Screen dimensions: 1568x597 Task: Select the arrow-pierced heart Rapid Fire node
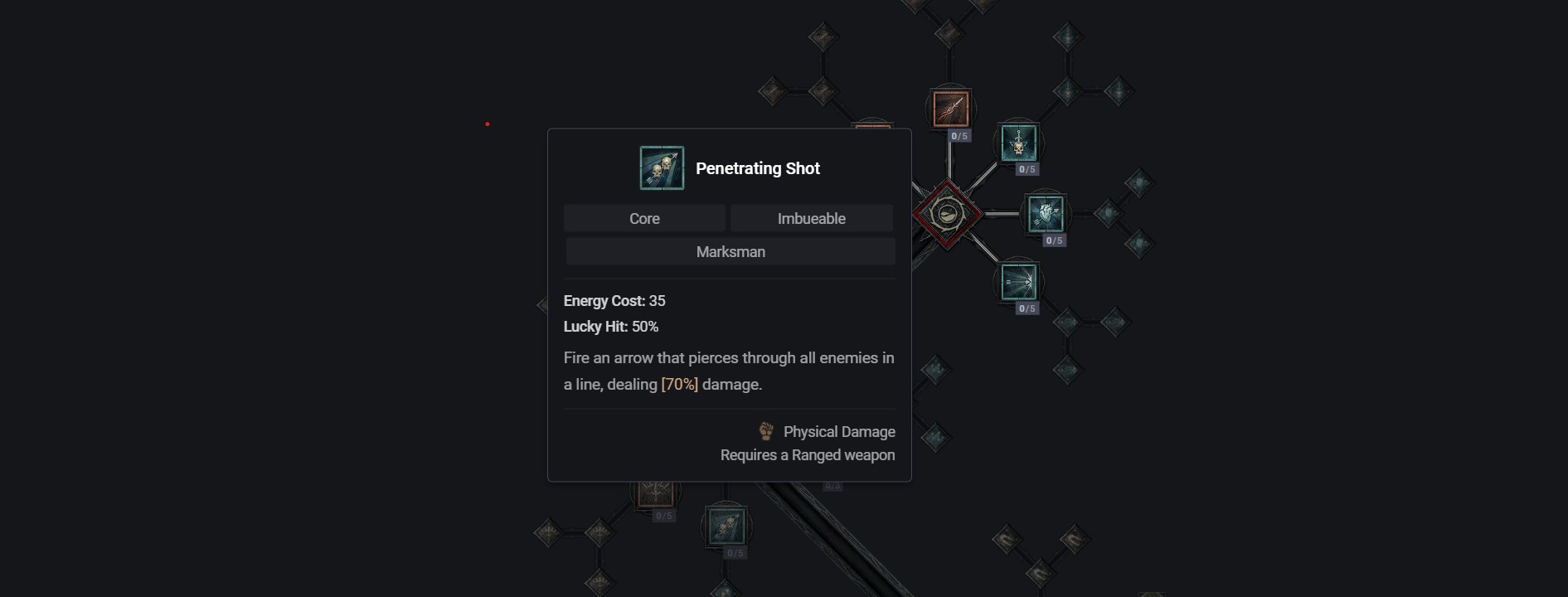pyautogui.click(x=1045, y=213)
